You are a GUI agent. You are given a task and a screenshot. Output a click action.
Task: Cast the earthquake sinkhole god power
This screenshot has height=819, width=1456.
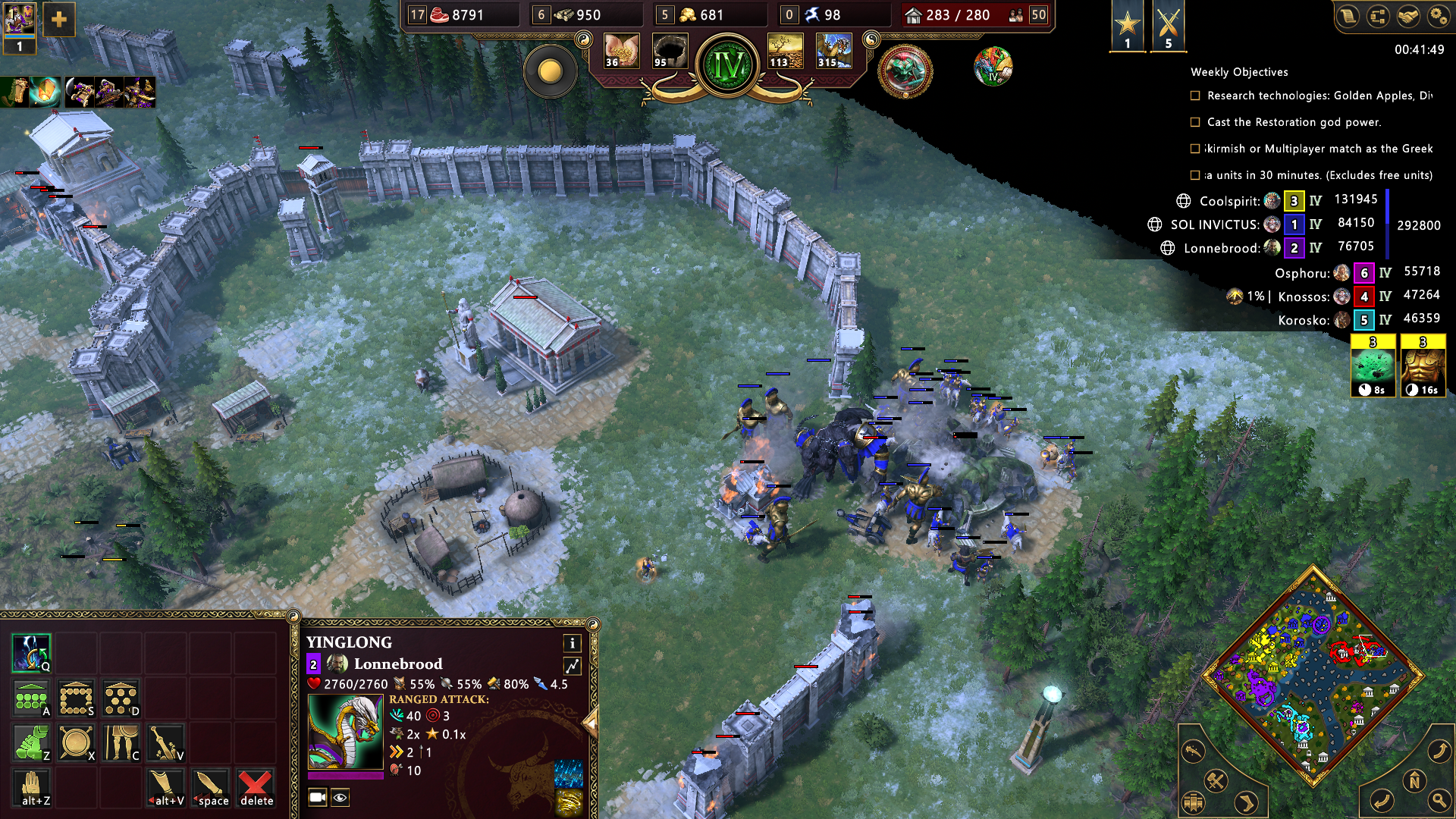(669, 52)
